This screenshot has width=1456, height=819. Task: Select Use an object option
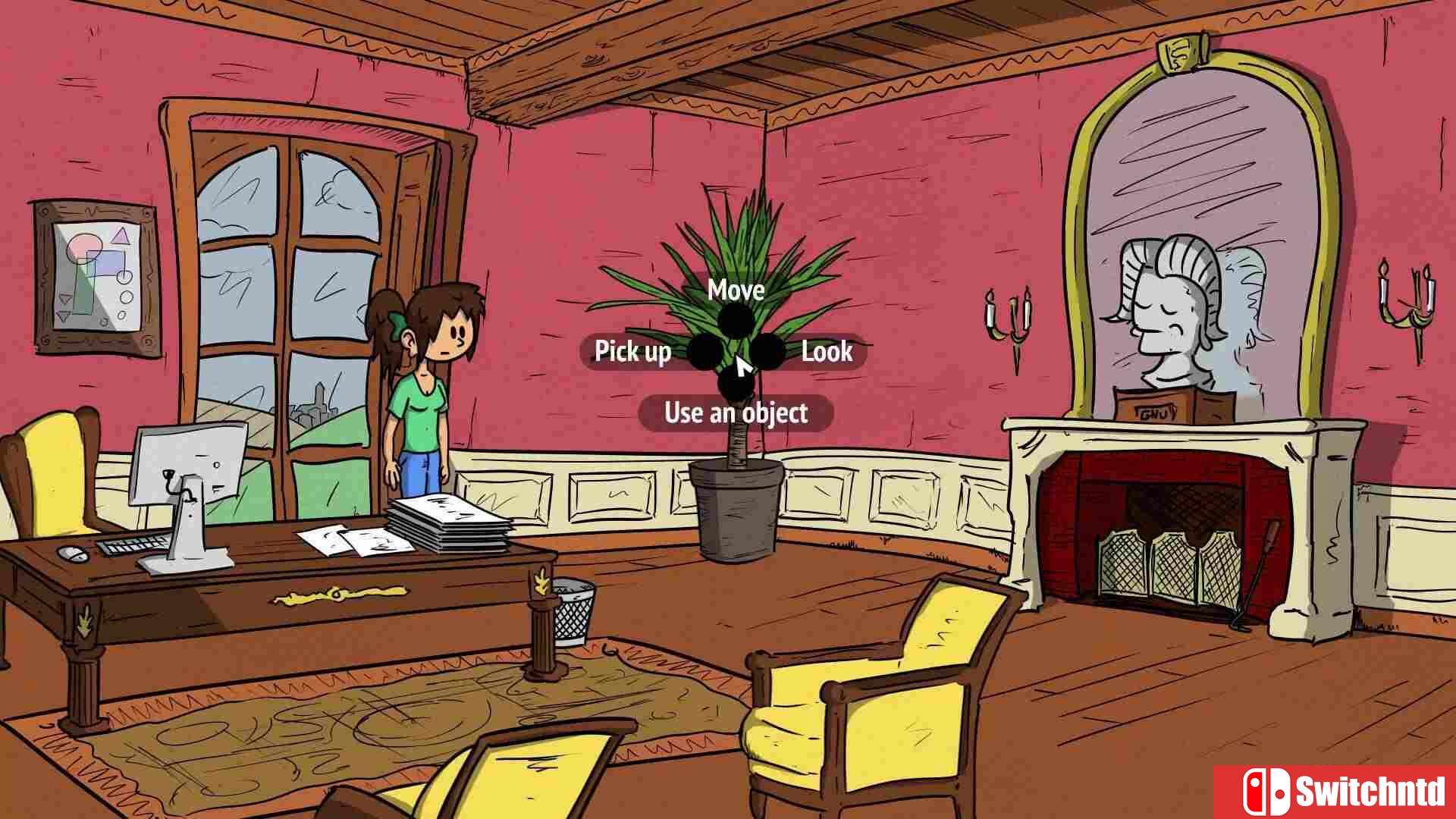(x=736, y=413)
